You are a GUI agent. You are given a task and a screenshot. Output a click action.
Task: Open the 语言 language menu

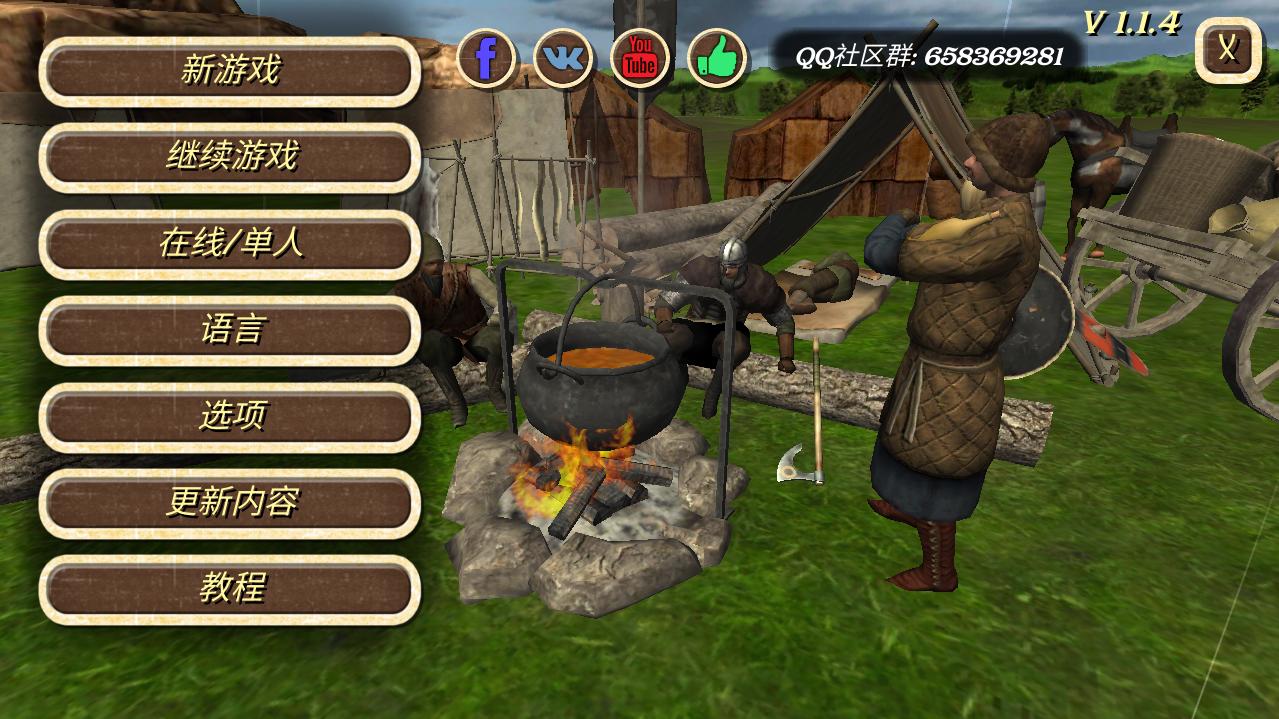pyautogui.click(x=230, y=330)
